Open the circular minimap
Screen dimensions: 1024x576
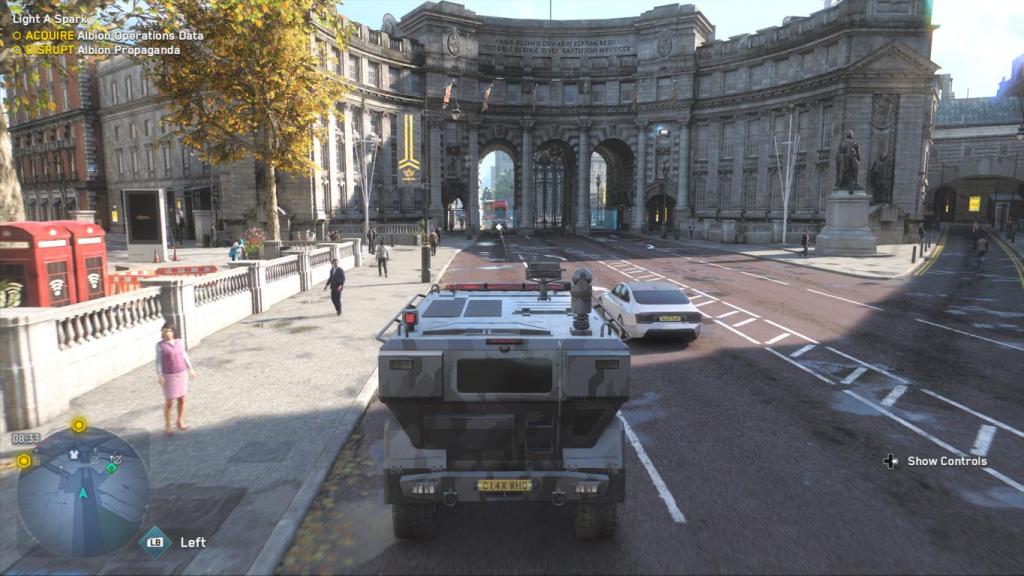pyautogui.click(x=83, y=492)
